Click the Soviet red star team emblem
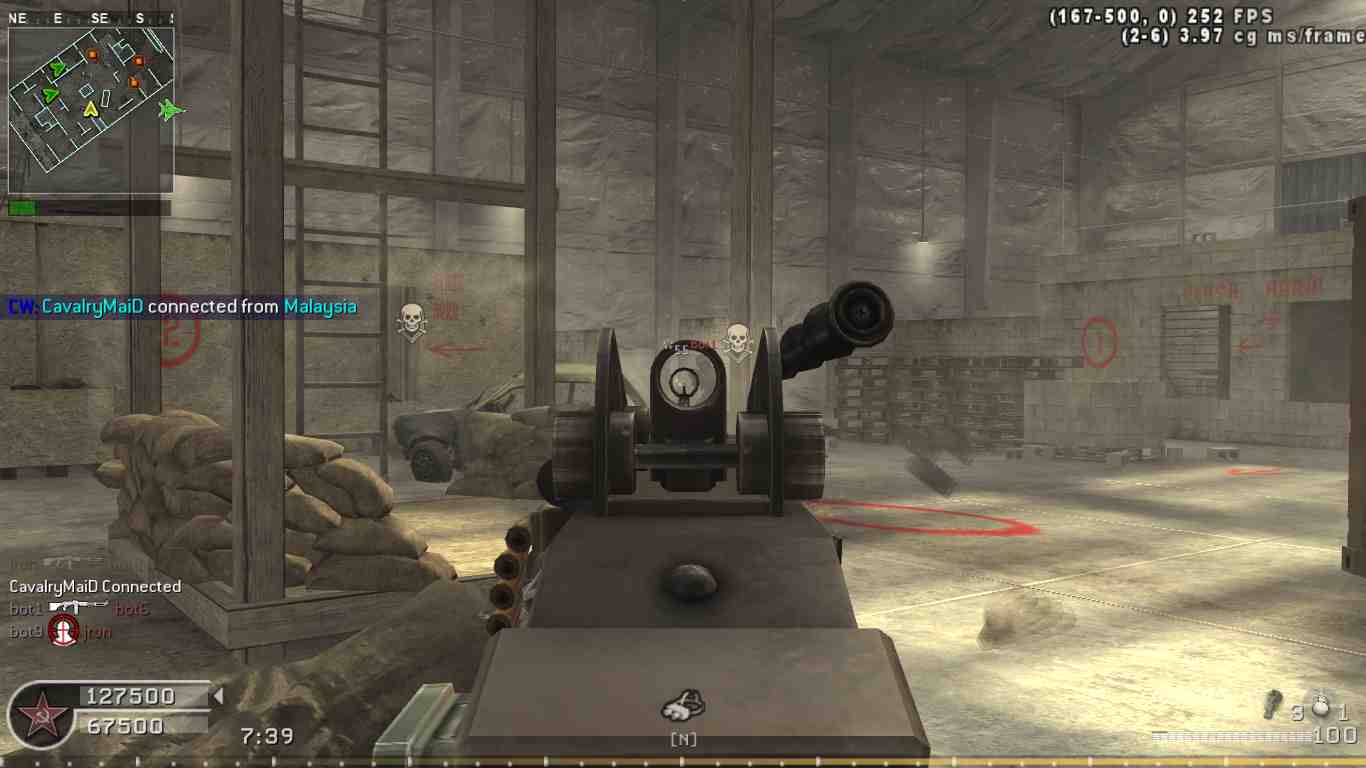 coord(40,716)
